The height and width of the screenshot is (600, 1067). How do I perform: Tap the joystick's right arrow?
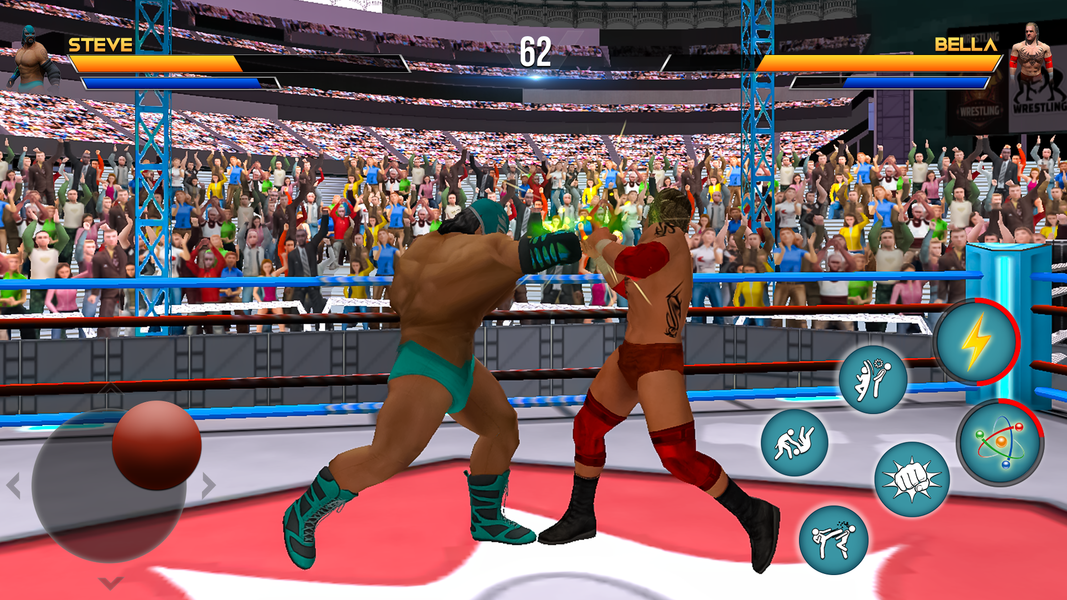pyautogui.click(x=208, y=486)
